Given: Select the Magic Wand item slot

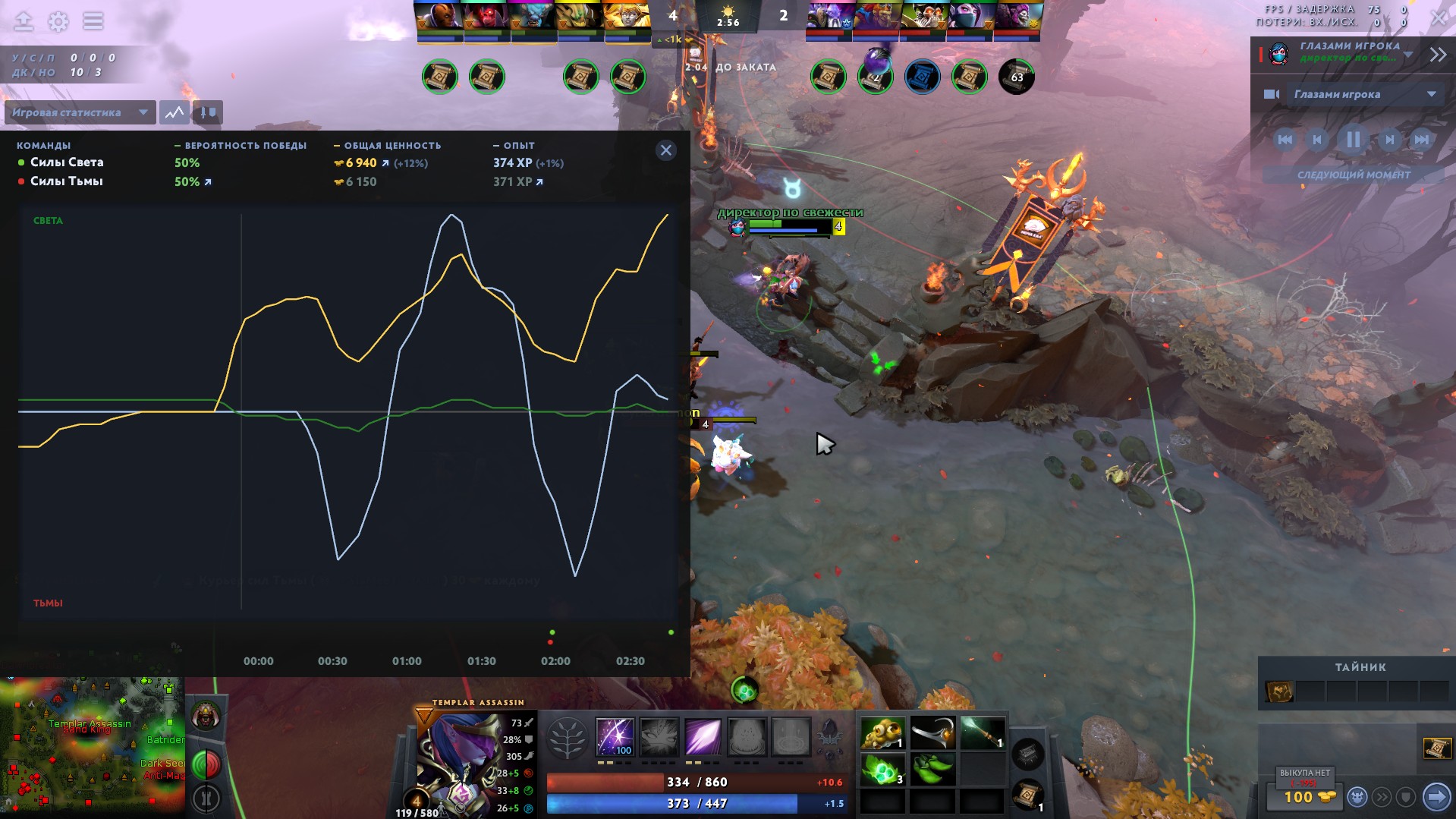Looking at the screenshot, I should [982, 733].
